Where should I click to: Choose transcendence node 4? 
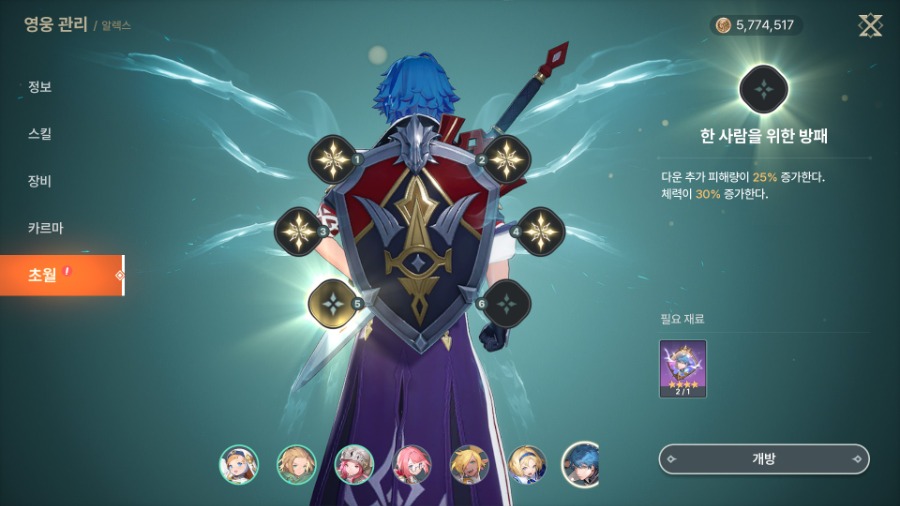[x=541, y=231]
